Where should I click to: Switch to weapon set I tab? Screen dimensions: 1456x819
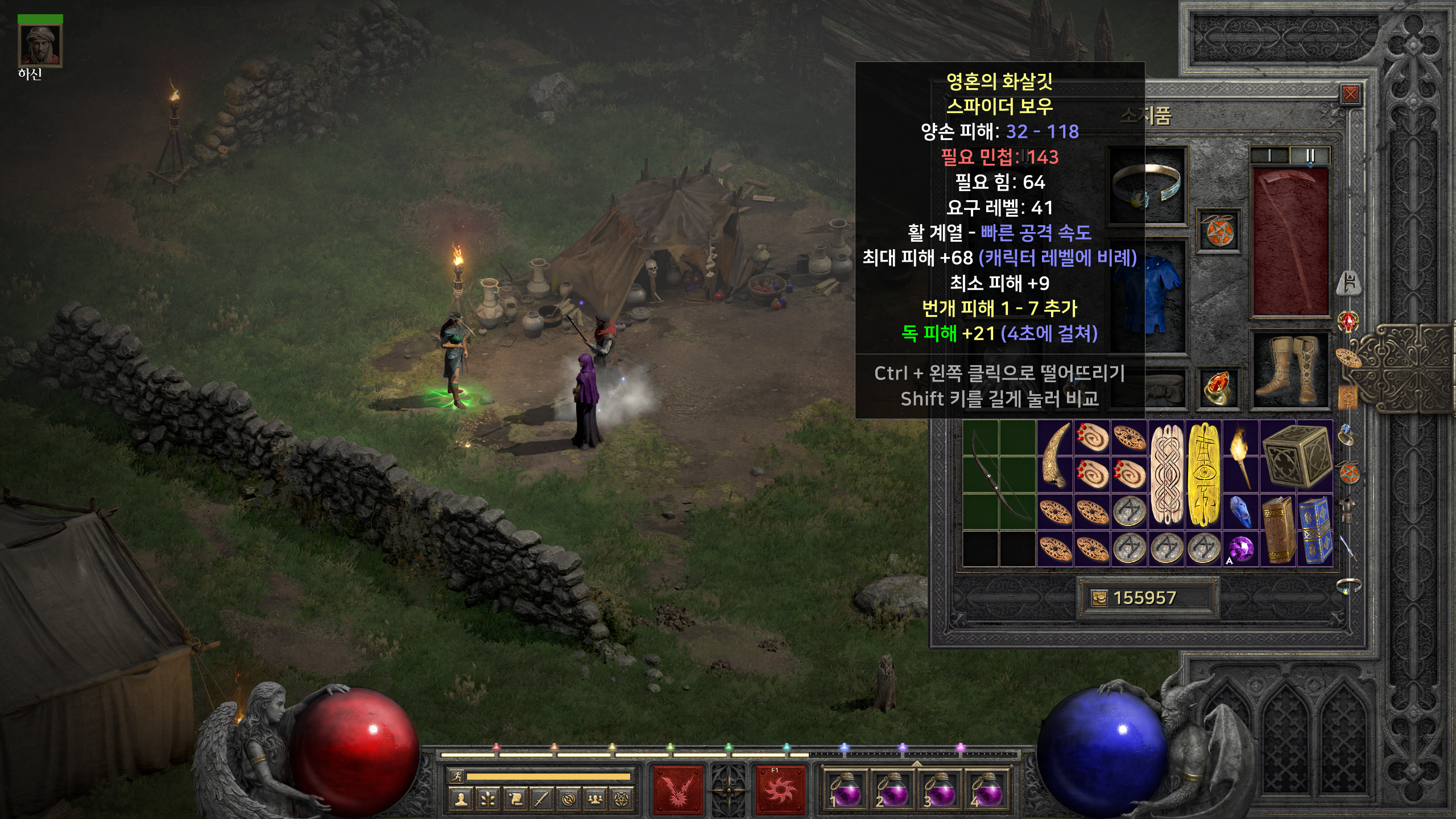pyautogui.click(x=1269, y=155)
